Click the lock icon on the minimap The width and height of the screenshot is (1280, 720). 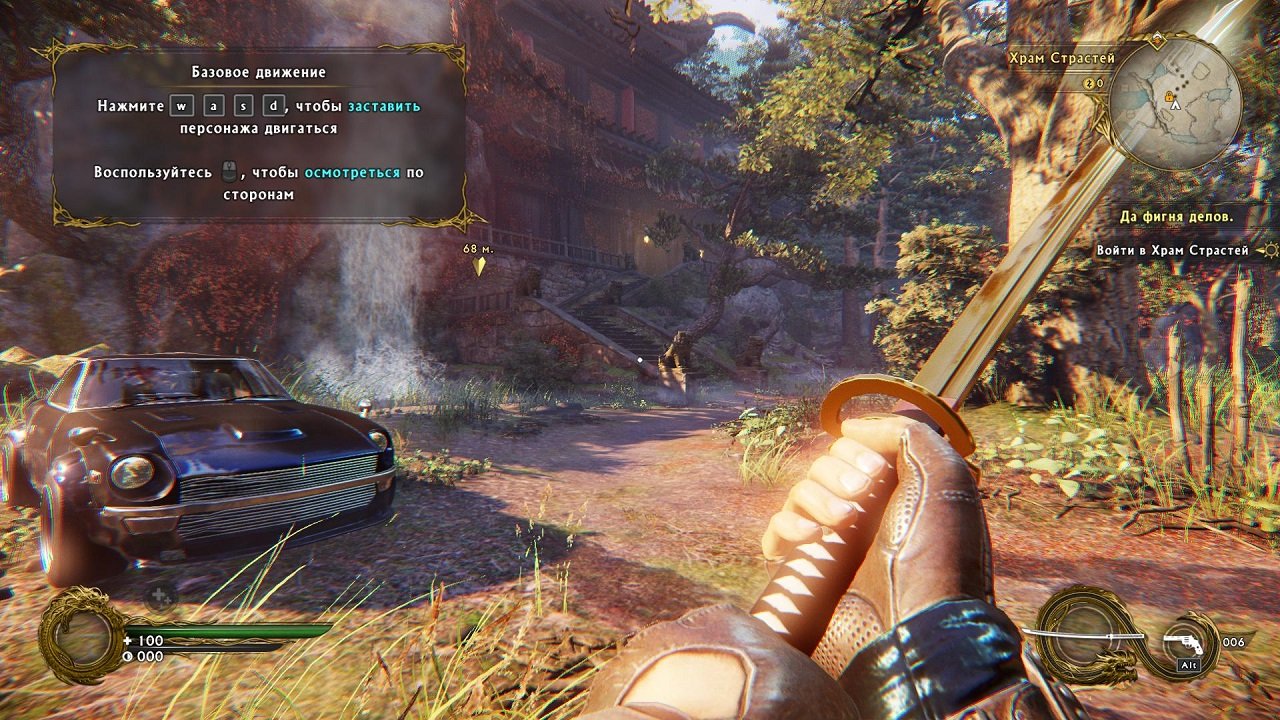(1169, 96)
